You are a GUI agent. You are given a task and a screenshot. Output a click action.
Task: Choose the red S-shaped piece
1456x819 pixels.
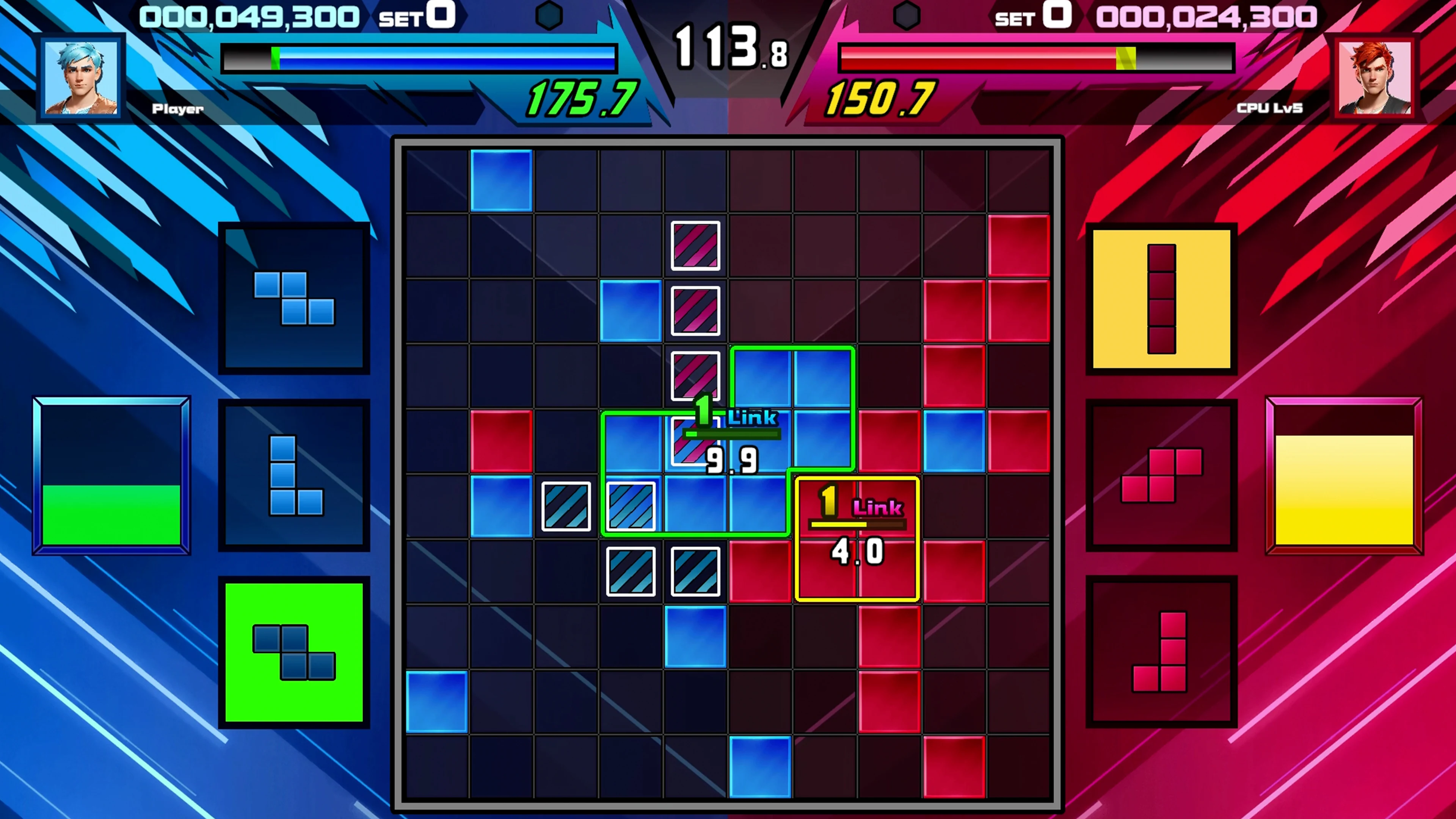pyautogui.click(x=1161, y=475)
